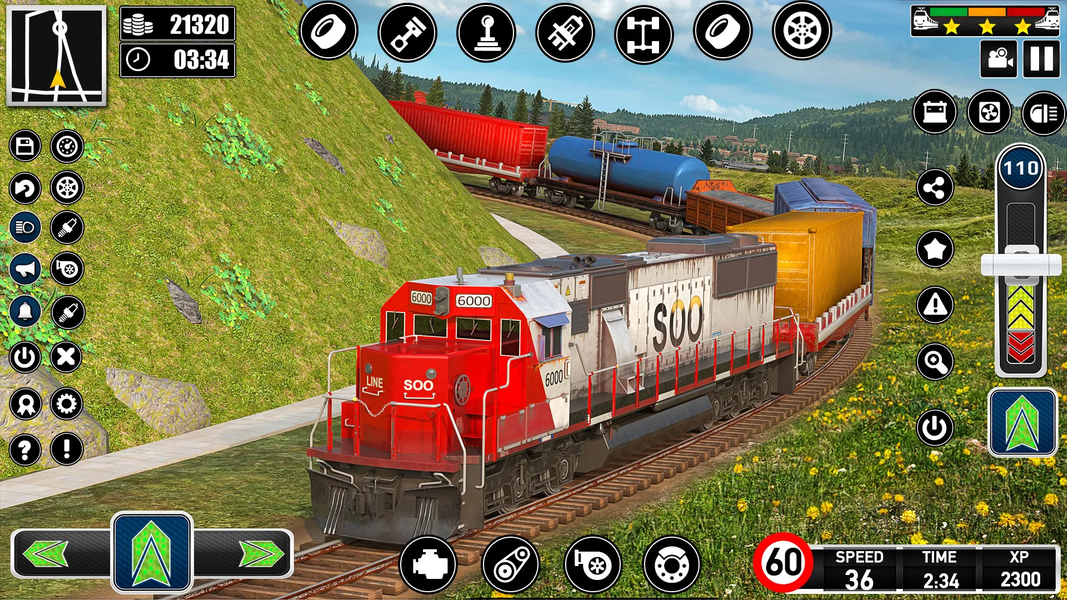The width and height of the screenshot is (1067, 600).
Task: Steer left with the green arrow
Action: click(x=45, y=553)
